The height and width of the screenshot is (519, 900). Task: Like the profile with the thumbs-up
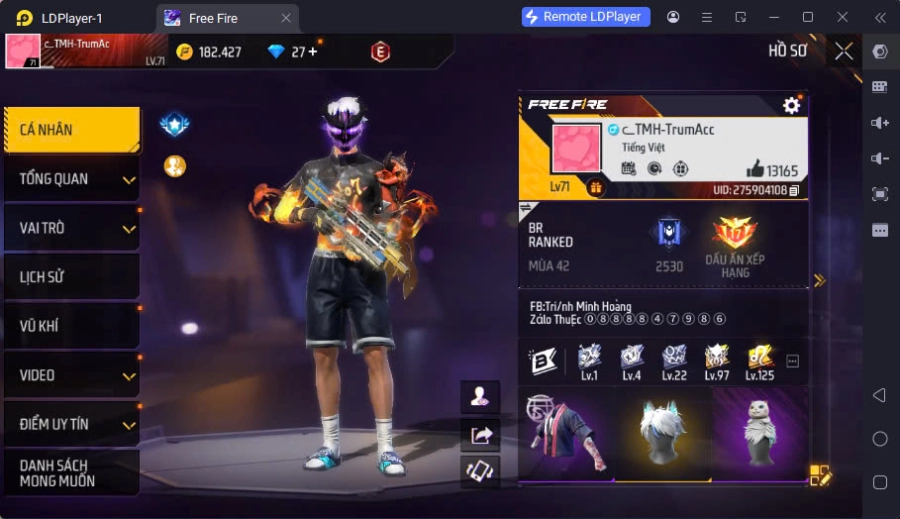click(x=755, y=169)
